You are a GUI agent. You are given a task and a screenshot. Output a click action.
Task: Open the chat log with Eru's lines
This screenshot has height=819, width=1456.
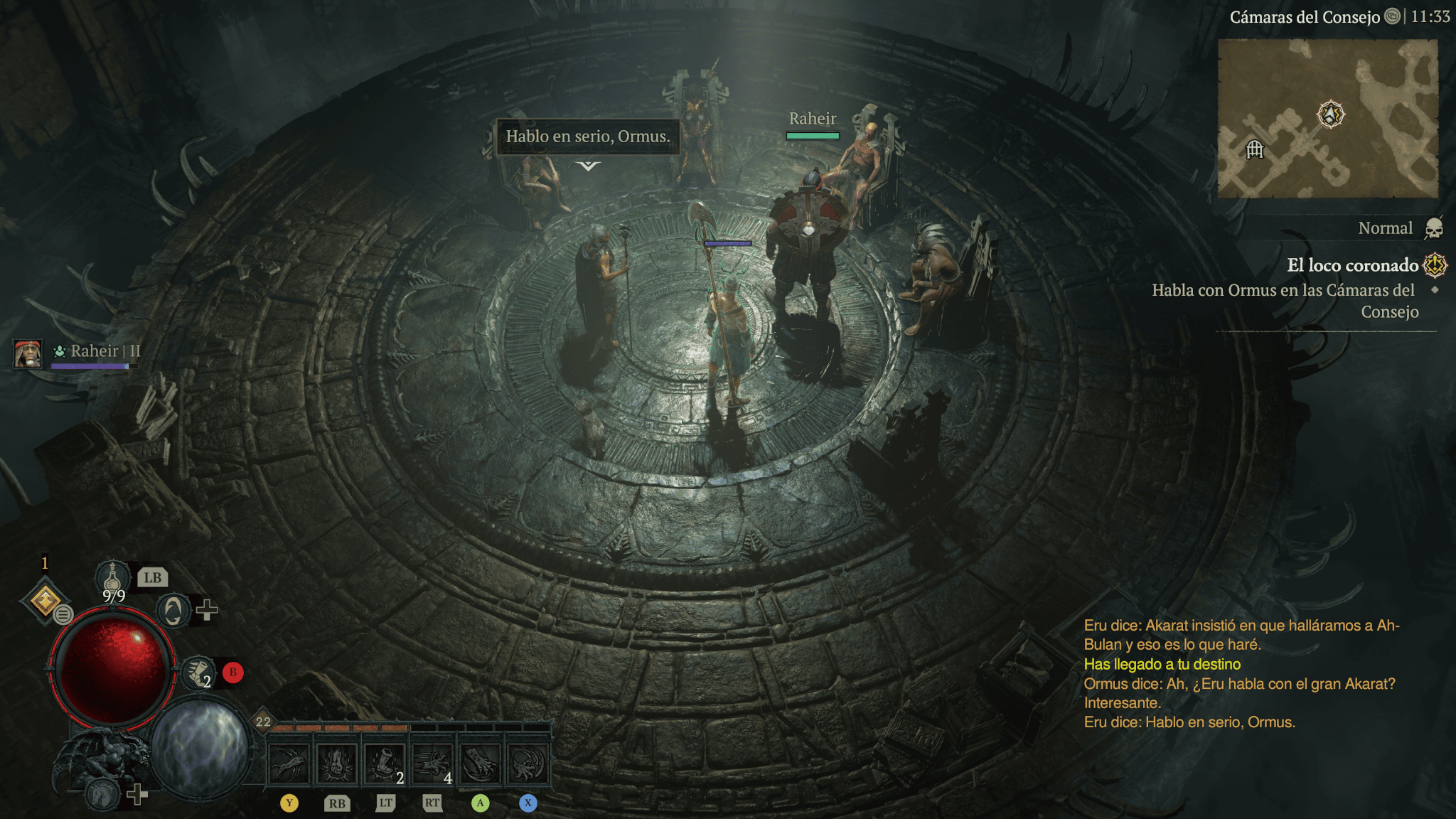[1241, 673]
